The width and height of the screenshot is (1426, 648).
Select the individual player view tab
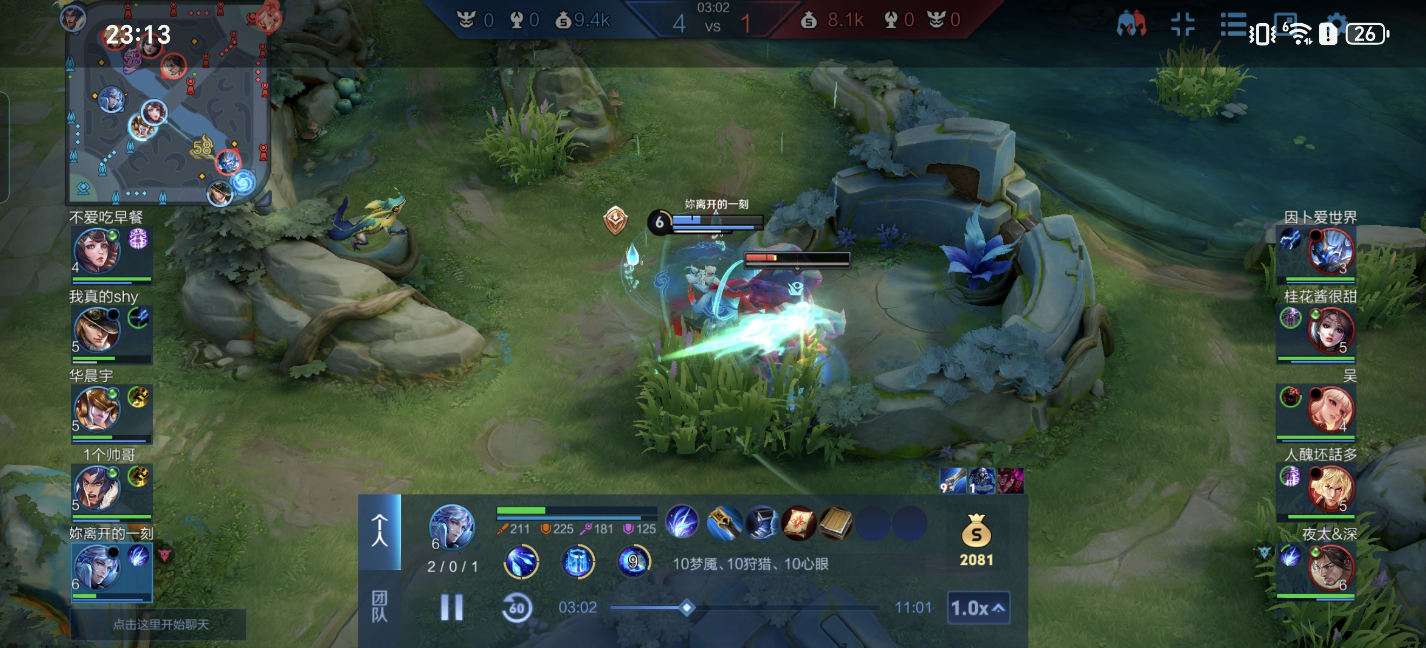coord(380,531)
